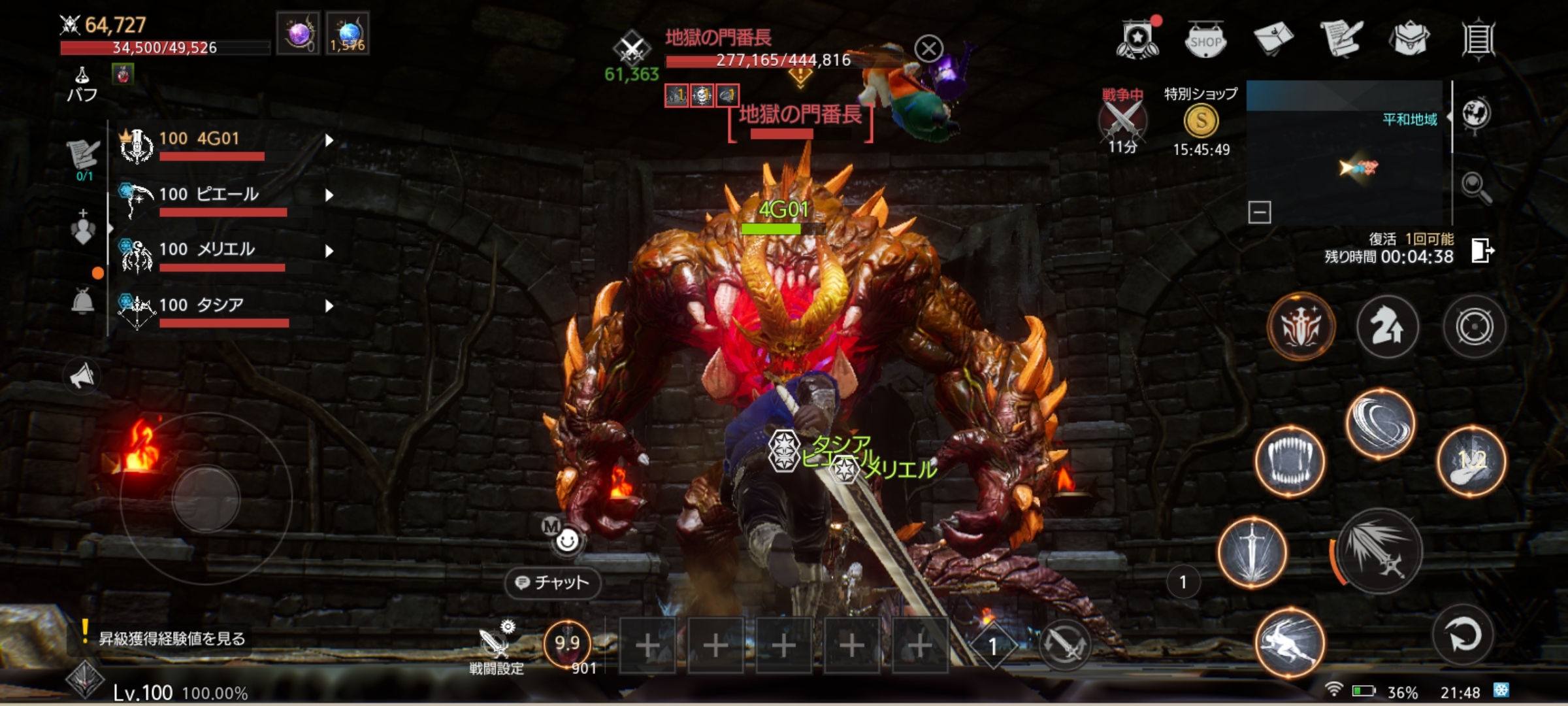Collapse the minimap with minus button
Screen dimensions: 1568x706
coord(1259,212)
